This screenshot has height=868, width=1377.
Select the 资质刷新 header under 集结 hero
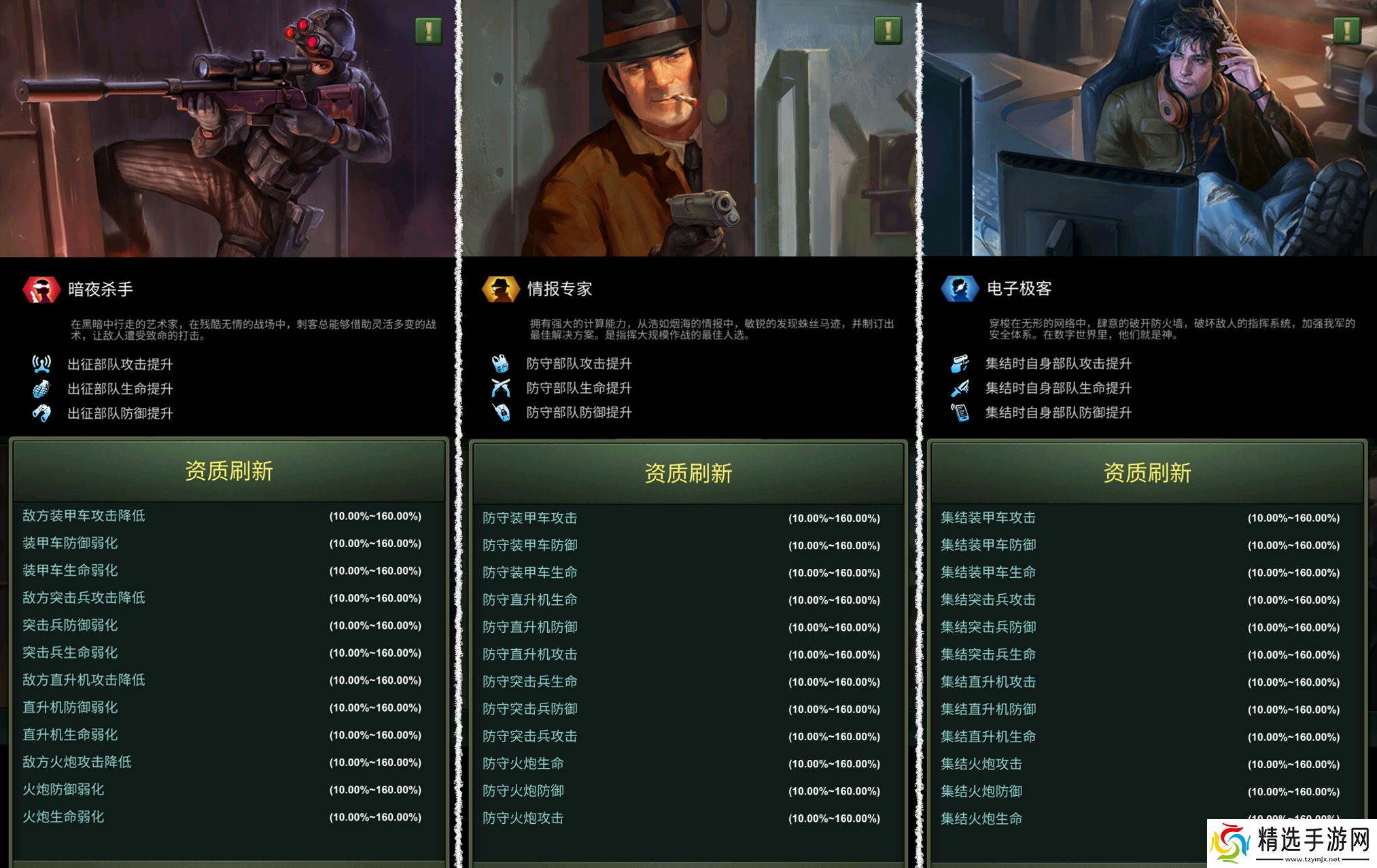[x=1147, y=470]
